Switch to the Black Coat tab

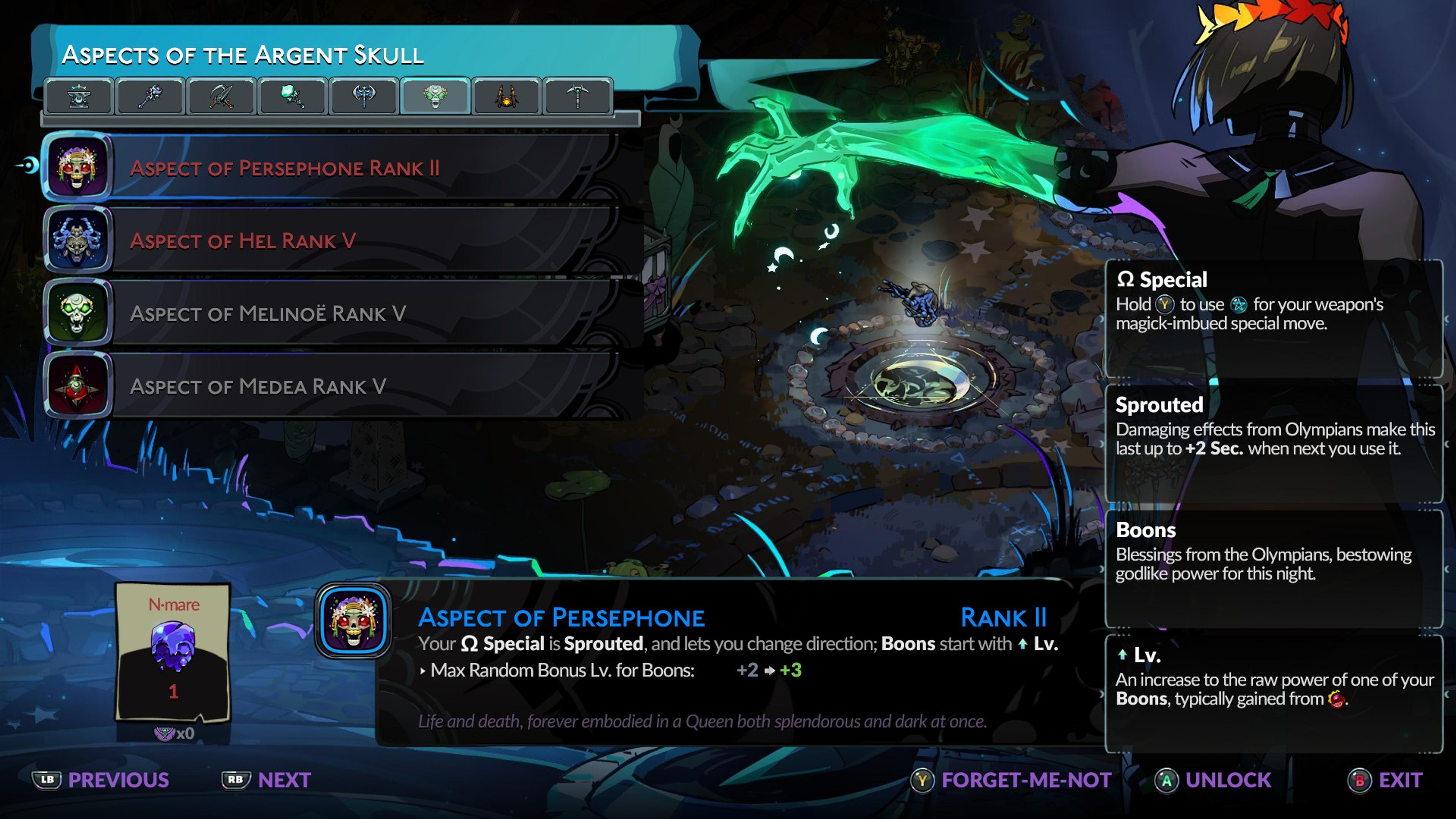[x=506, y=97]
